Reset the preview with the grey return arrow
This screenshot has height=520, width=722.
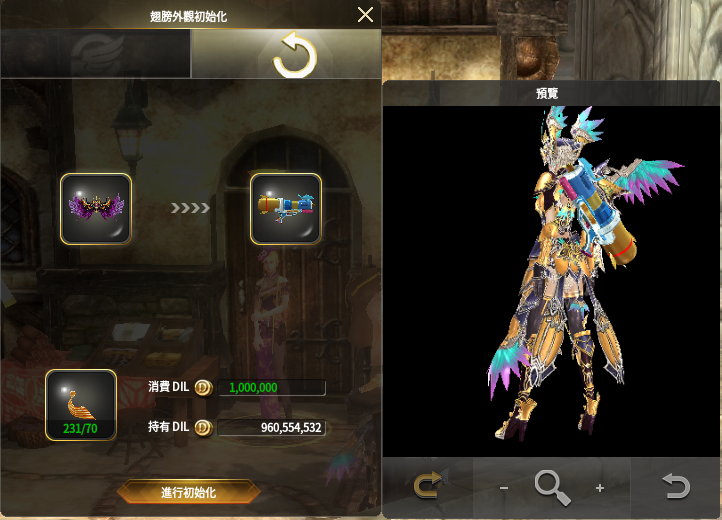coord(676,487)
